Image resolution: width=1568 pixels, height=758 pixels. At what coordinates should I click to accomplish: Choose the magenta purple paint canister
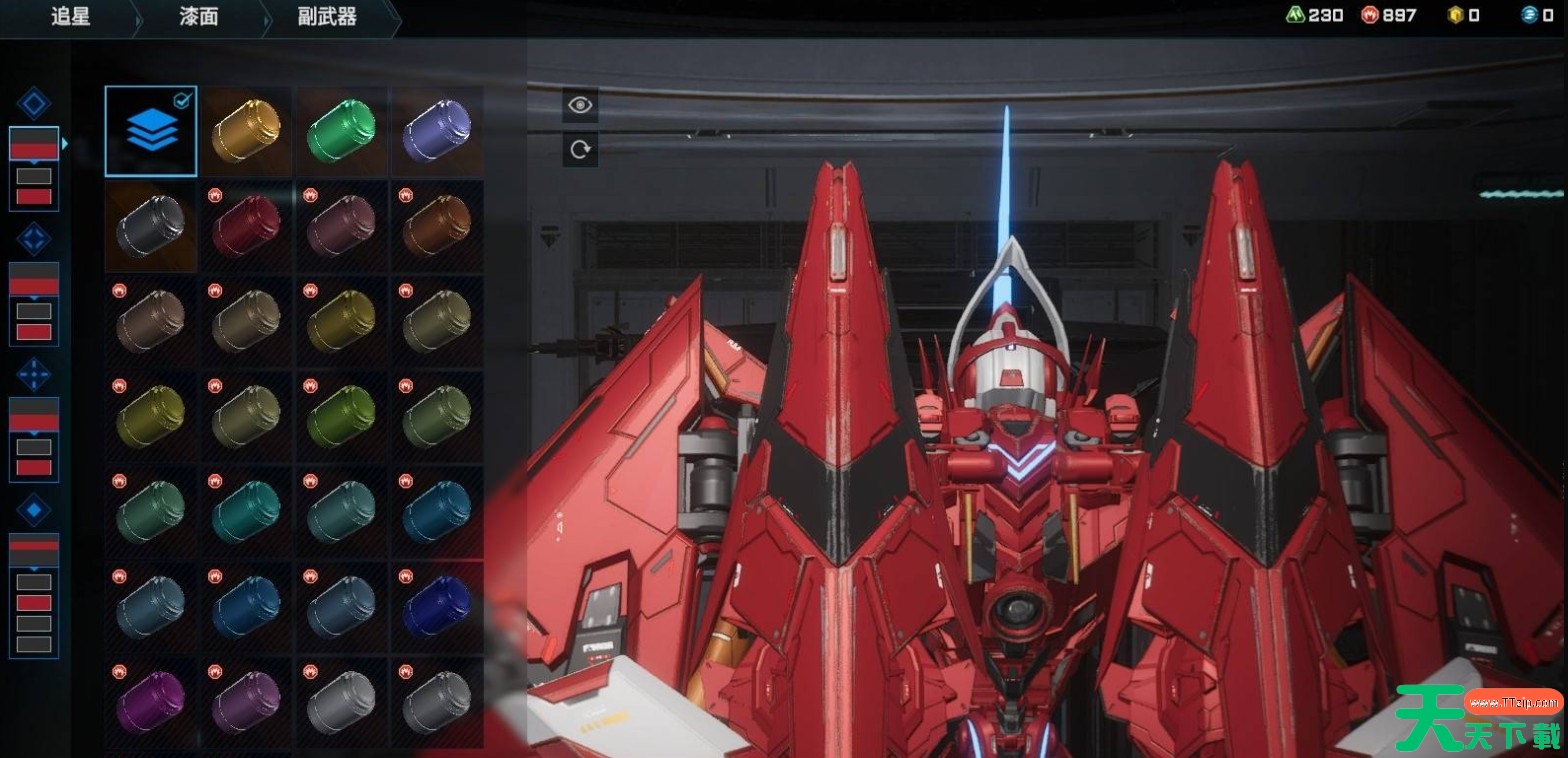(x=151, y=702)
